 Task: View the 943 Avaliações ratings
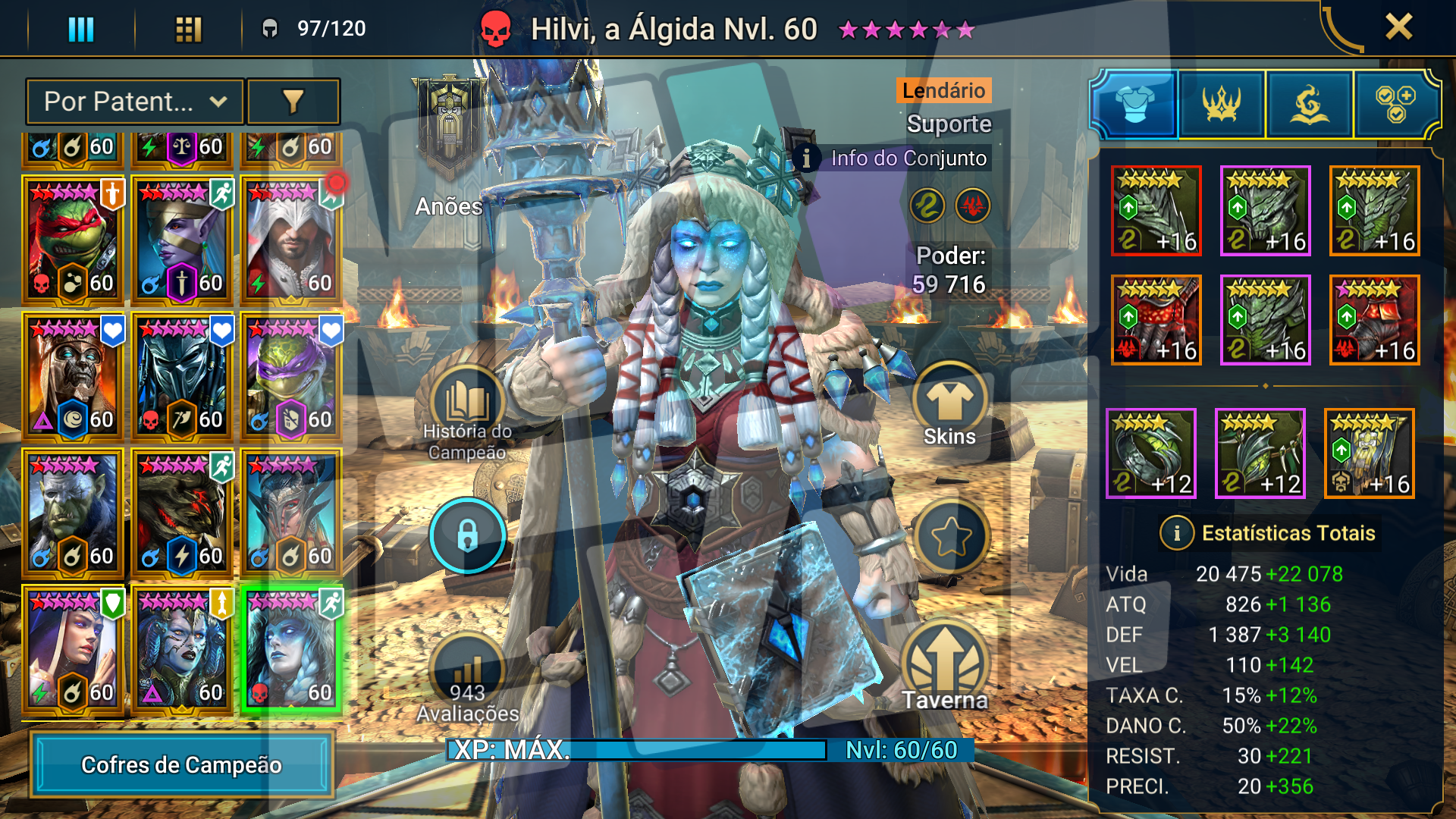(467, 680)
